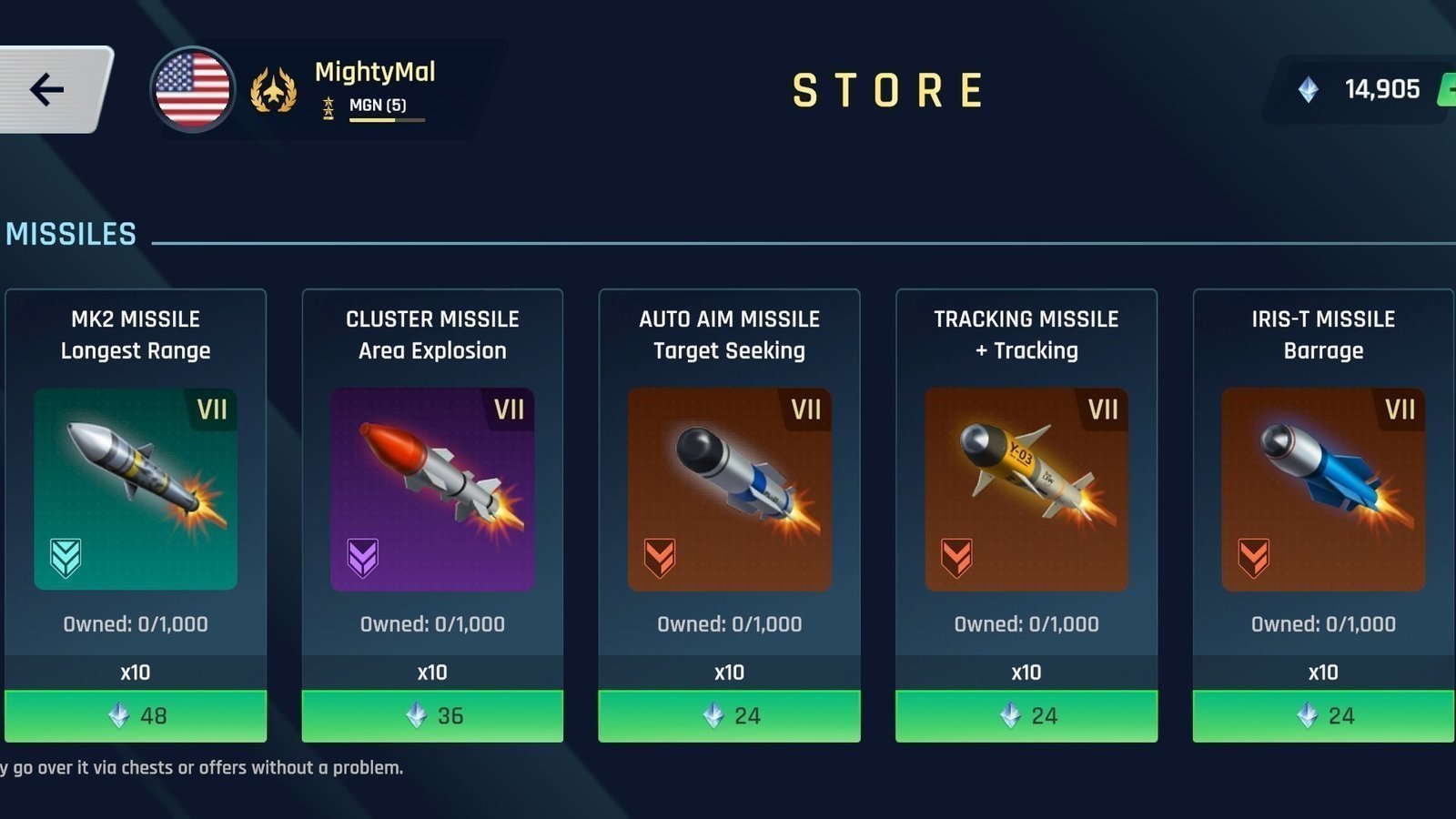This screenshot has width=1456, height=819.
Task: Select the MK2 Missile teal thumbnail
Action: tap(136, 490)
